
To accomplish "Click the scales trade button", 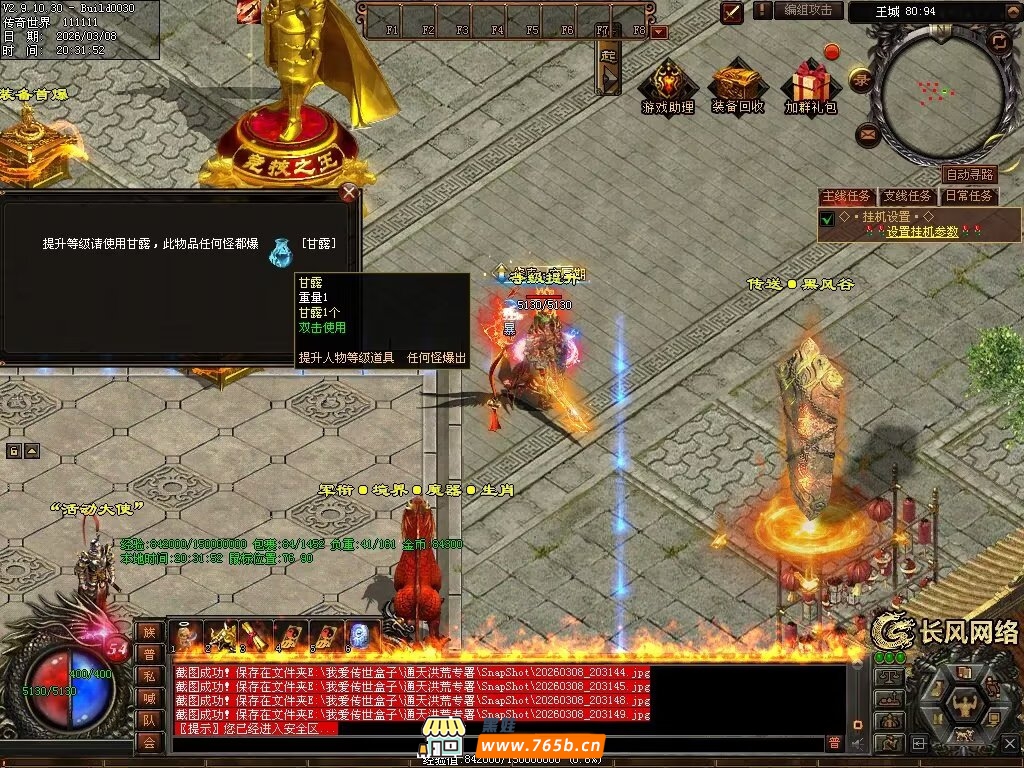I will point(888,677).
